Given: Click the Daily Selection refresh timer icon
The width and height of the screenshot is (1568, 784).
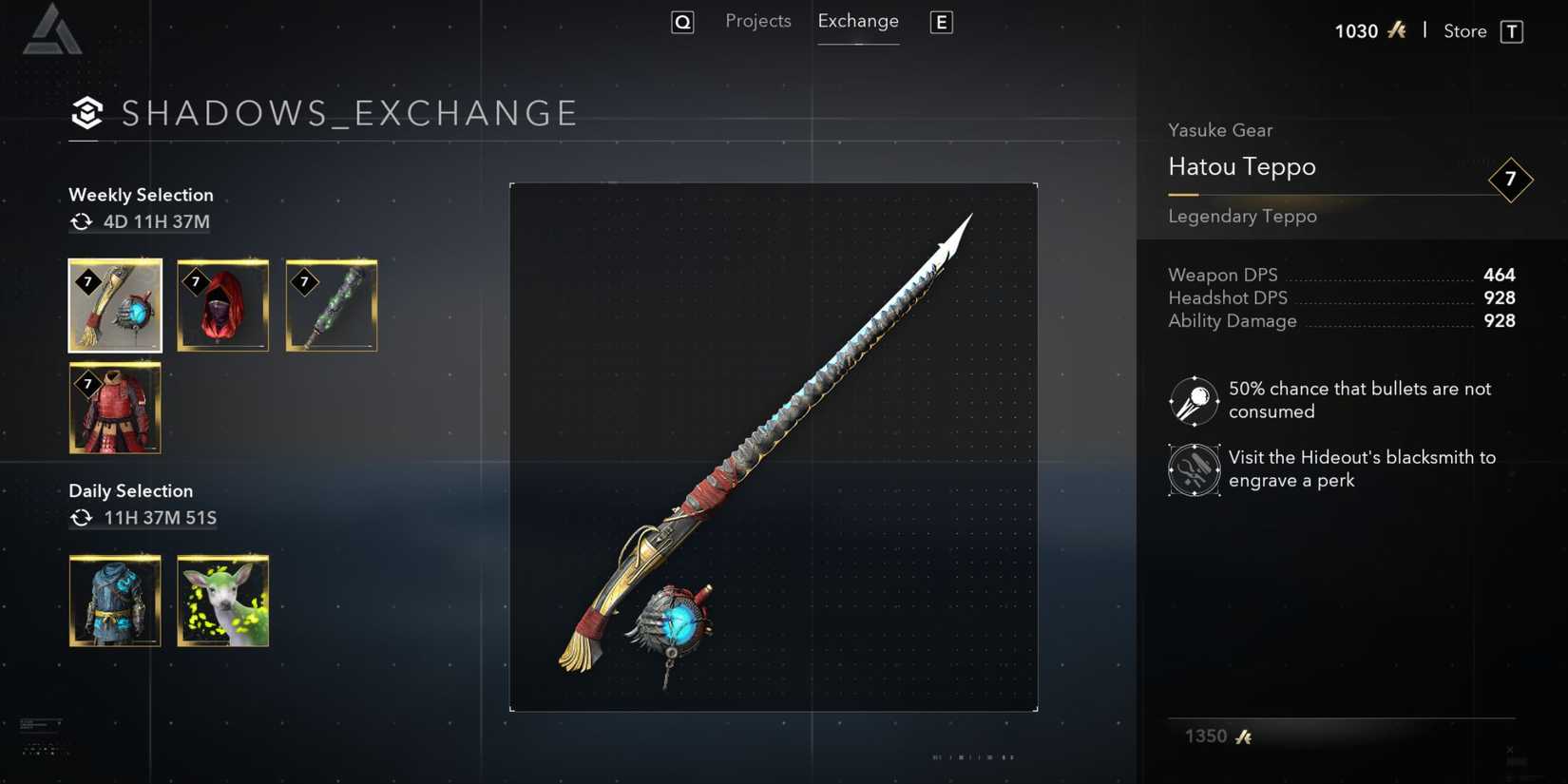Looking at the screenshot, I should (x=80, y=518).
